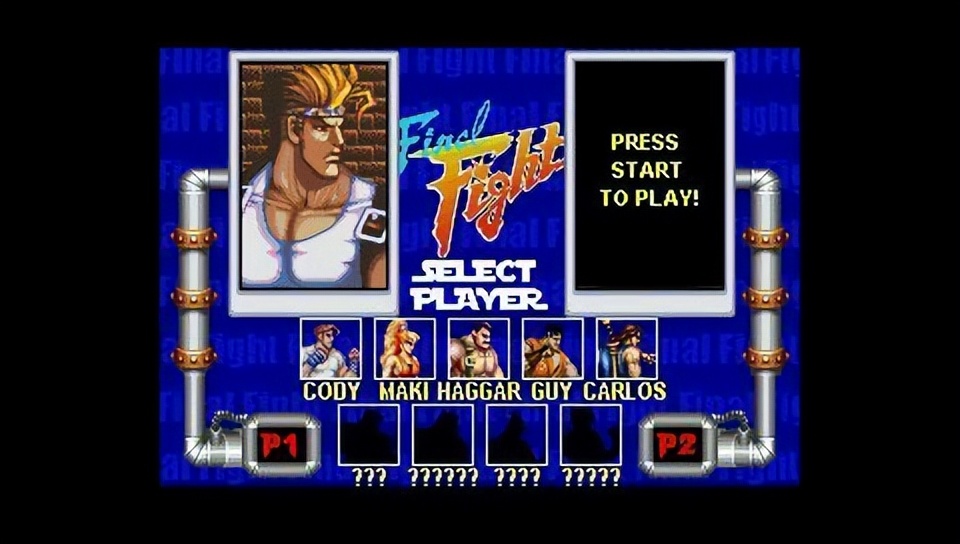Image resolution: width=960 pixels, height=544 pixels.
Task: Choose Maki as your fighter
Action: click(x=405, y=348)
